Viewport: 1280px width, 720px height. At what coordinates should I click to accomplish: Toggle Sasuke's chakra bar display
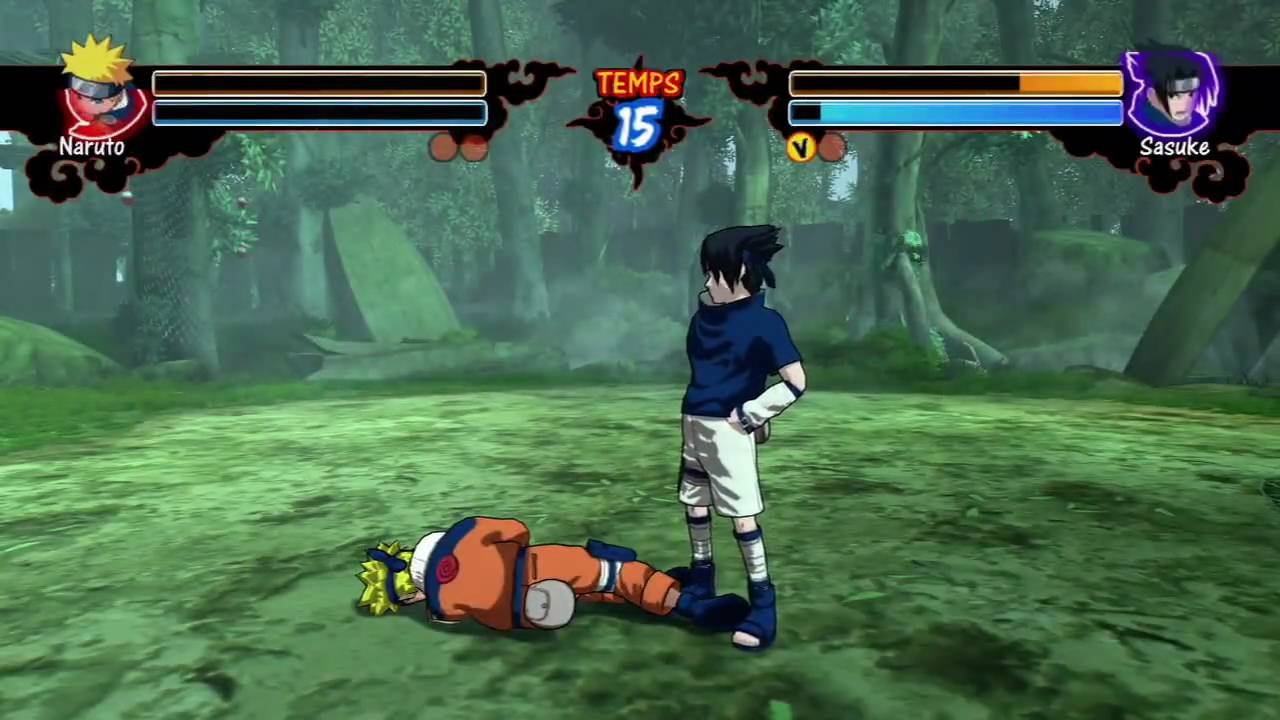click(x=954, y=113)
